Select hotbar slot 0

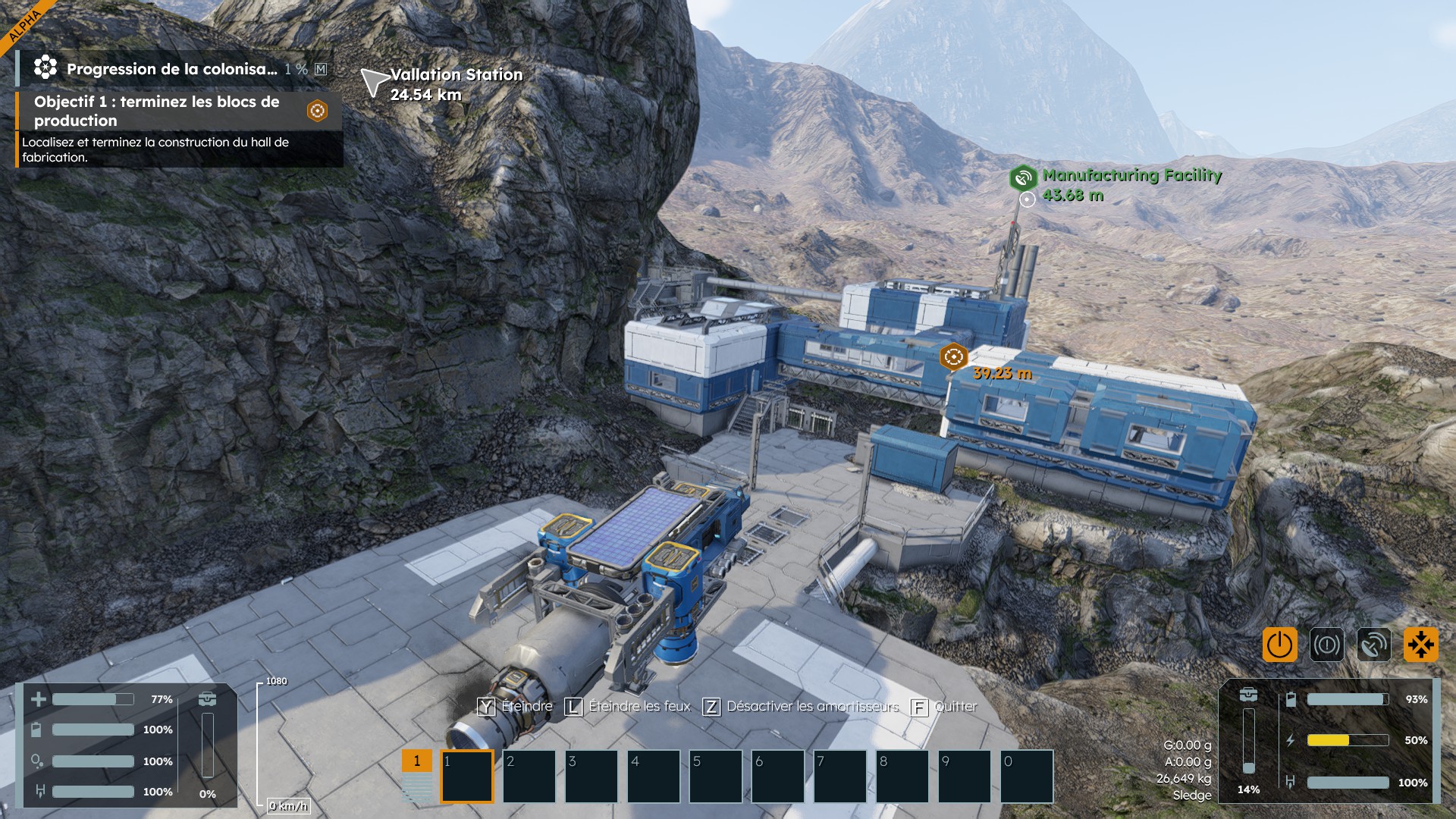point(1027,777)
